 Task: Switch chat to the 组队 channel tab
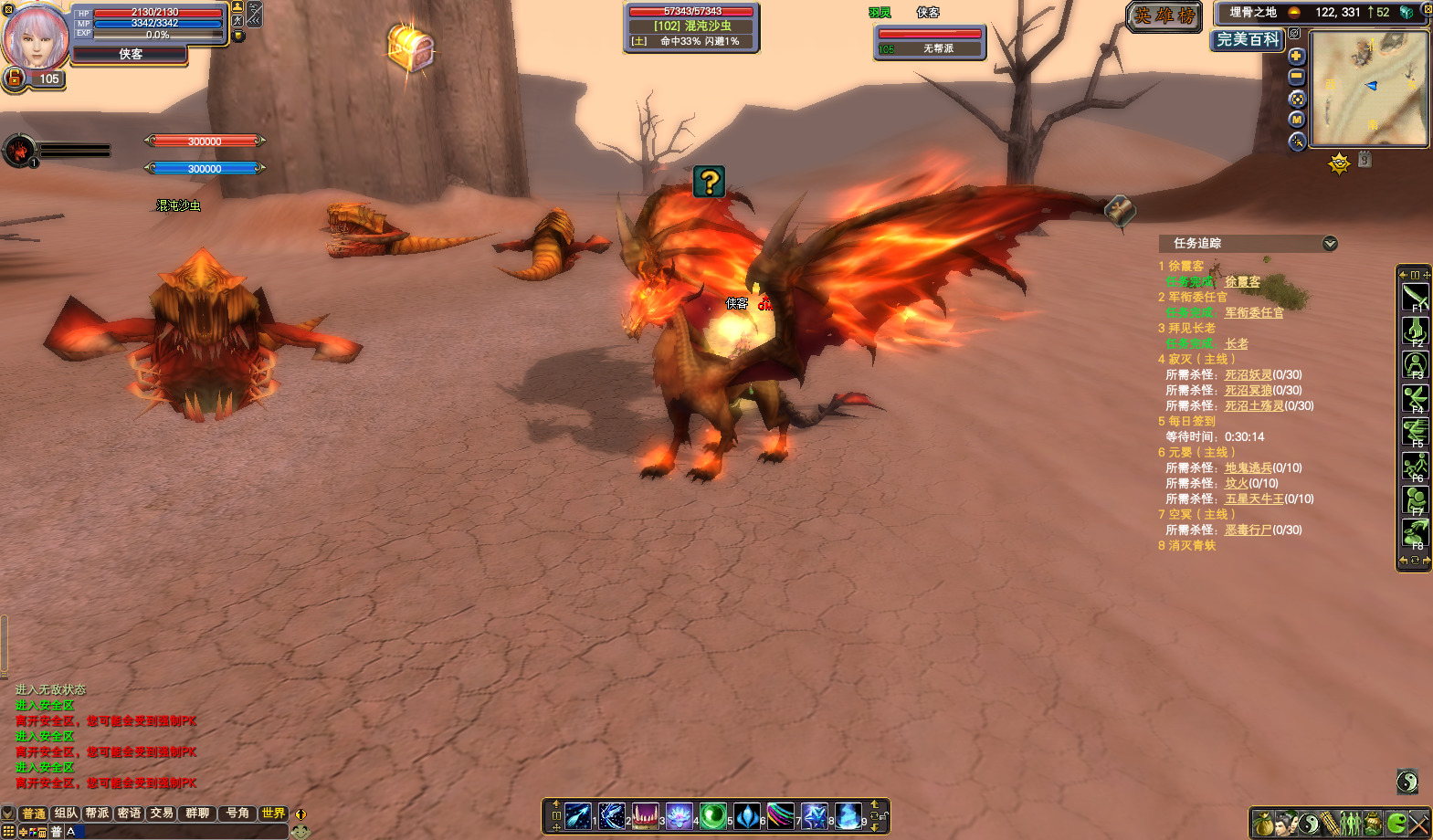66,813
